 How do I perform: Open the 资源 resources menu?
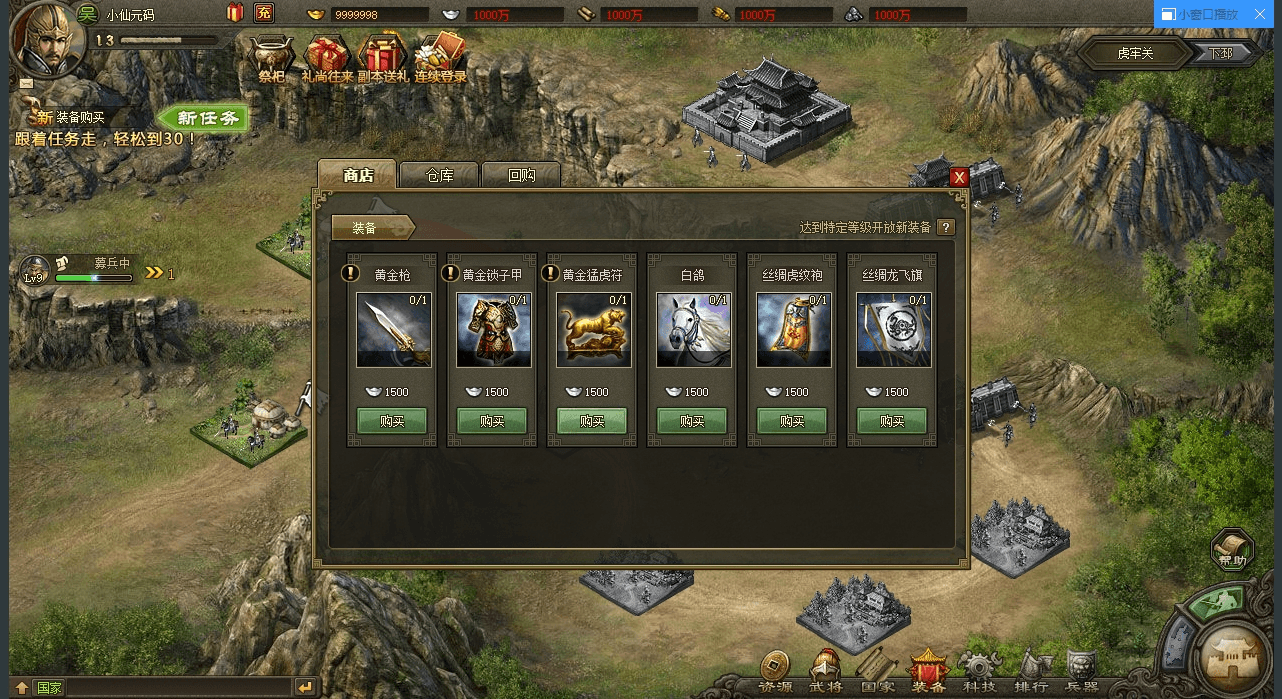(x=774, y=670)
